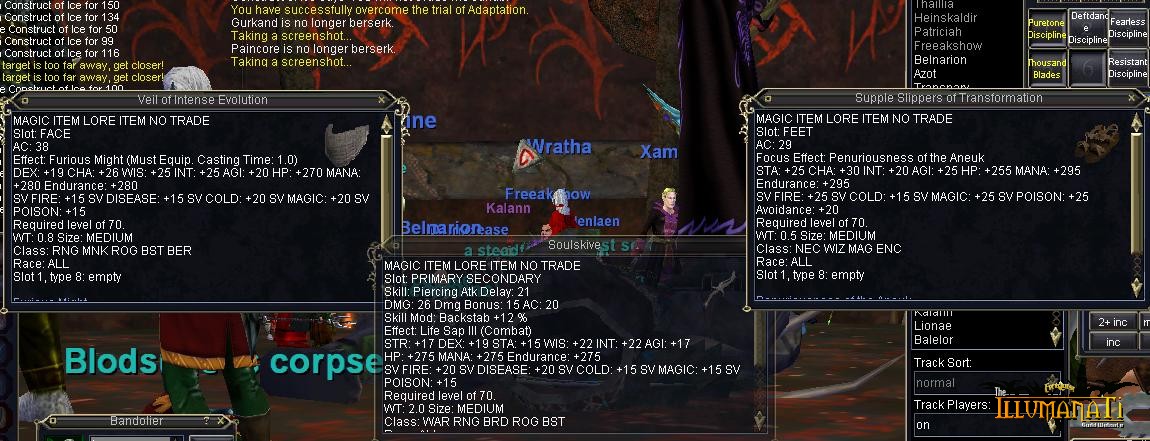Screen dimensions: 1150x441
Task: Click the plain "inc" hotkey button
Action: pyautogui.click(x=1113, y=342)
